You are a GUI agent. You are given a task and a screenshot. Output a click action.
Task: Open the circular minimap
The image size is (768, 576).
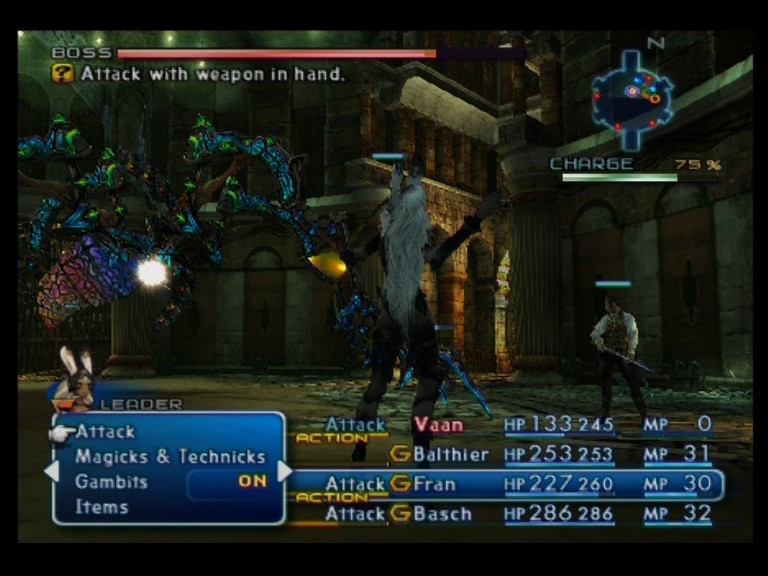click(x=631, y=96)
